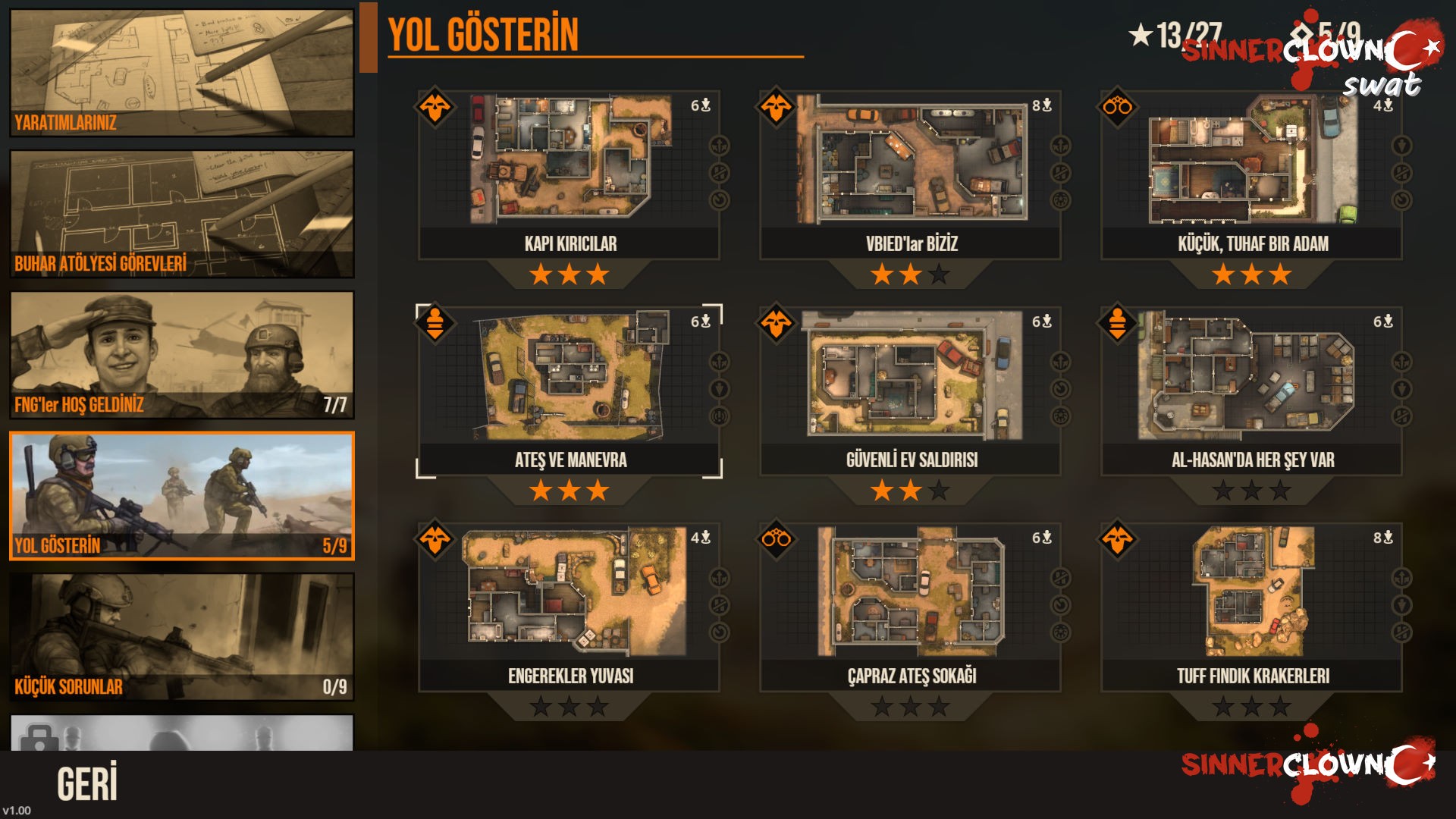
Task: Select BUHAR ATÖLYESİ GÖREVLERİ category
Action: (x=181, y=214)
